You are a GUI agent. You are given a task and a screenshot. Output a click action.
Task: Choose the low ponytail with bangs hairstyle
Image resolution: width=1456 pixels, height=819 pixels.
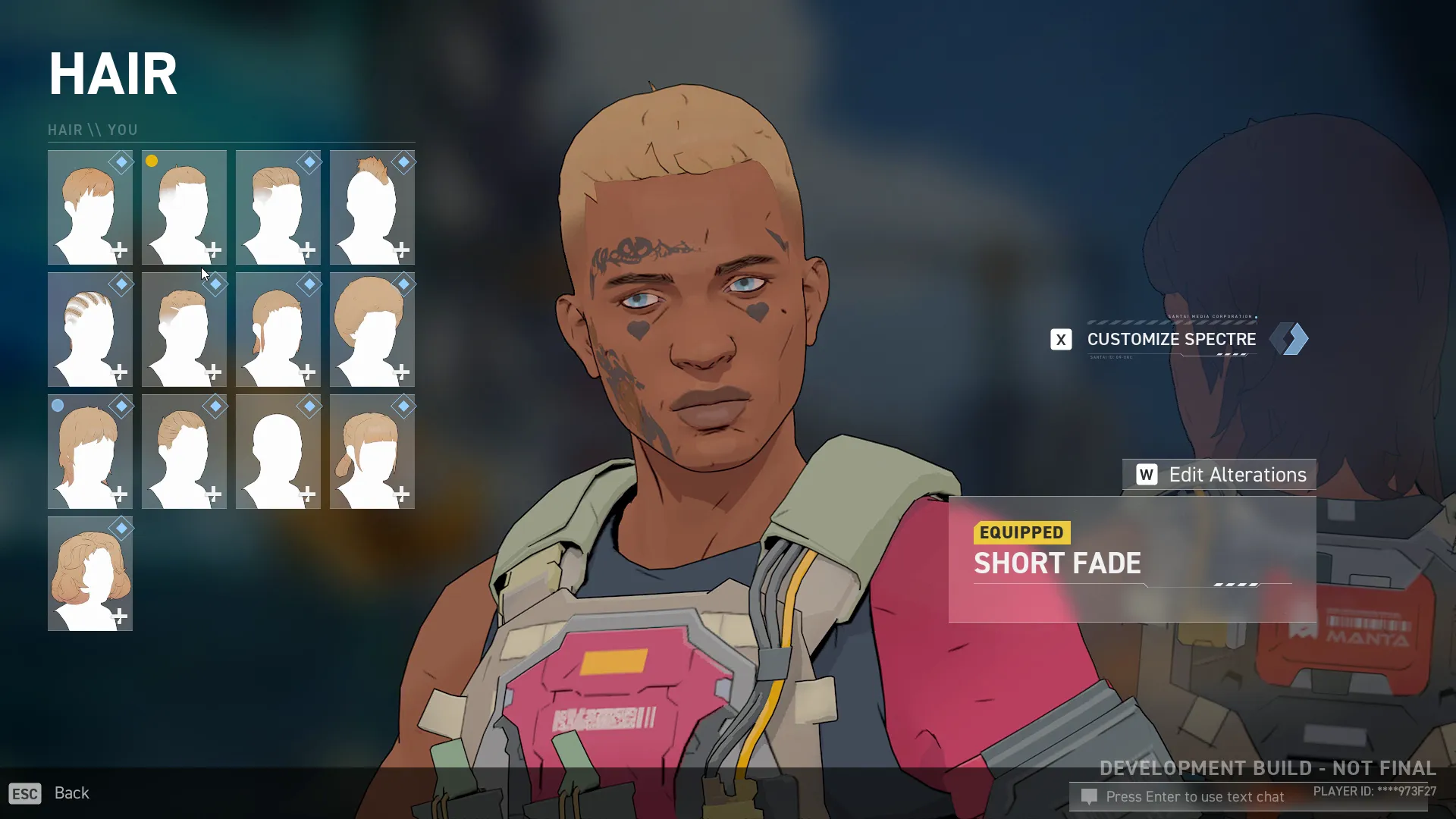click(x=372, y=451)
